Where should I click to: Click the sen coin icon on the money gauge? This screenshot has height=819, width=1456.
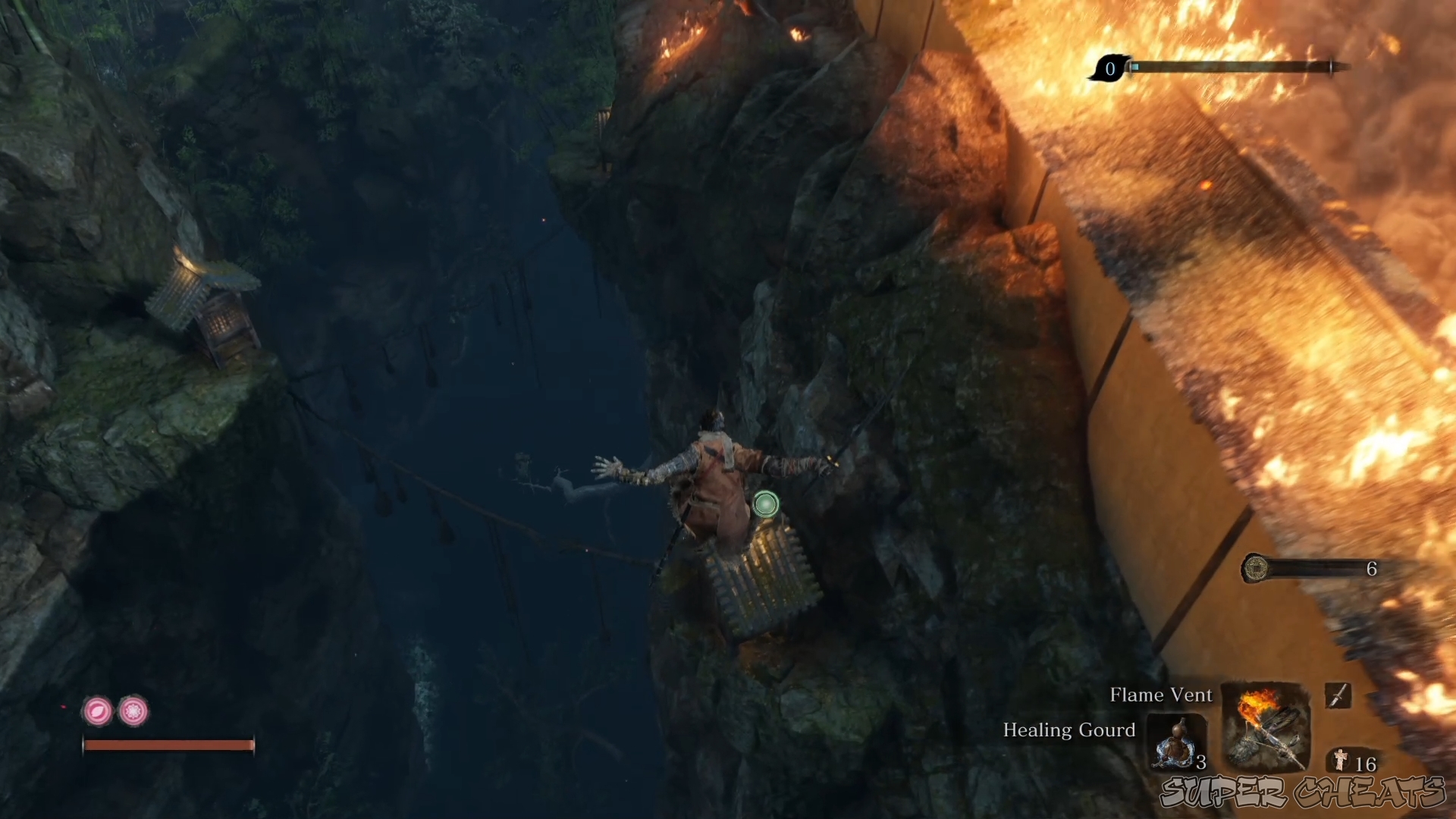click(x=1258, y=569)
